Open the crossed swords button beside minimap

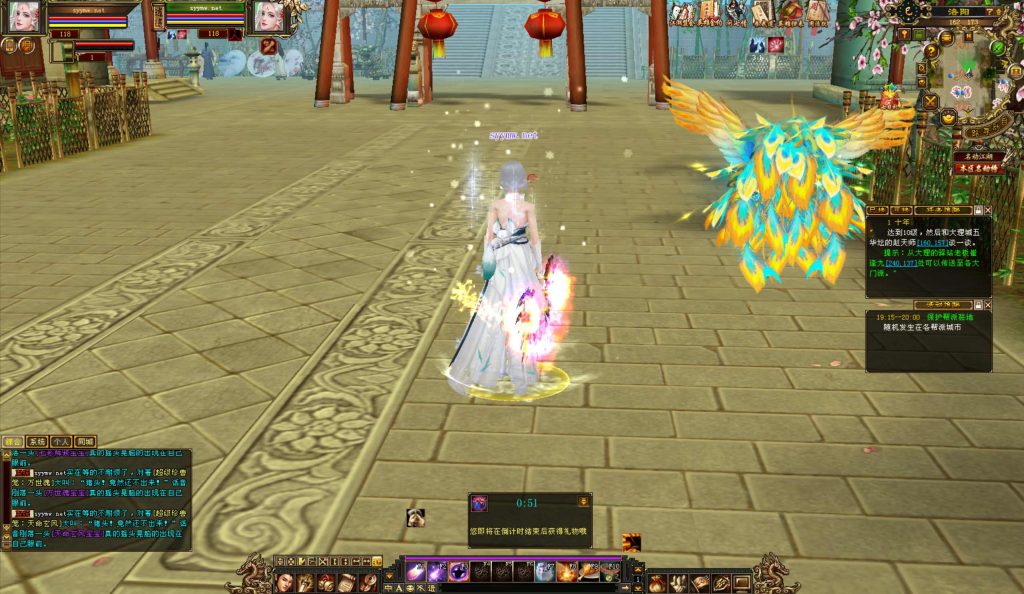click(x=931, y=101)
